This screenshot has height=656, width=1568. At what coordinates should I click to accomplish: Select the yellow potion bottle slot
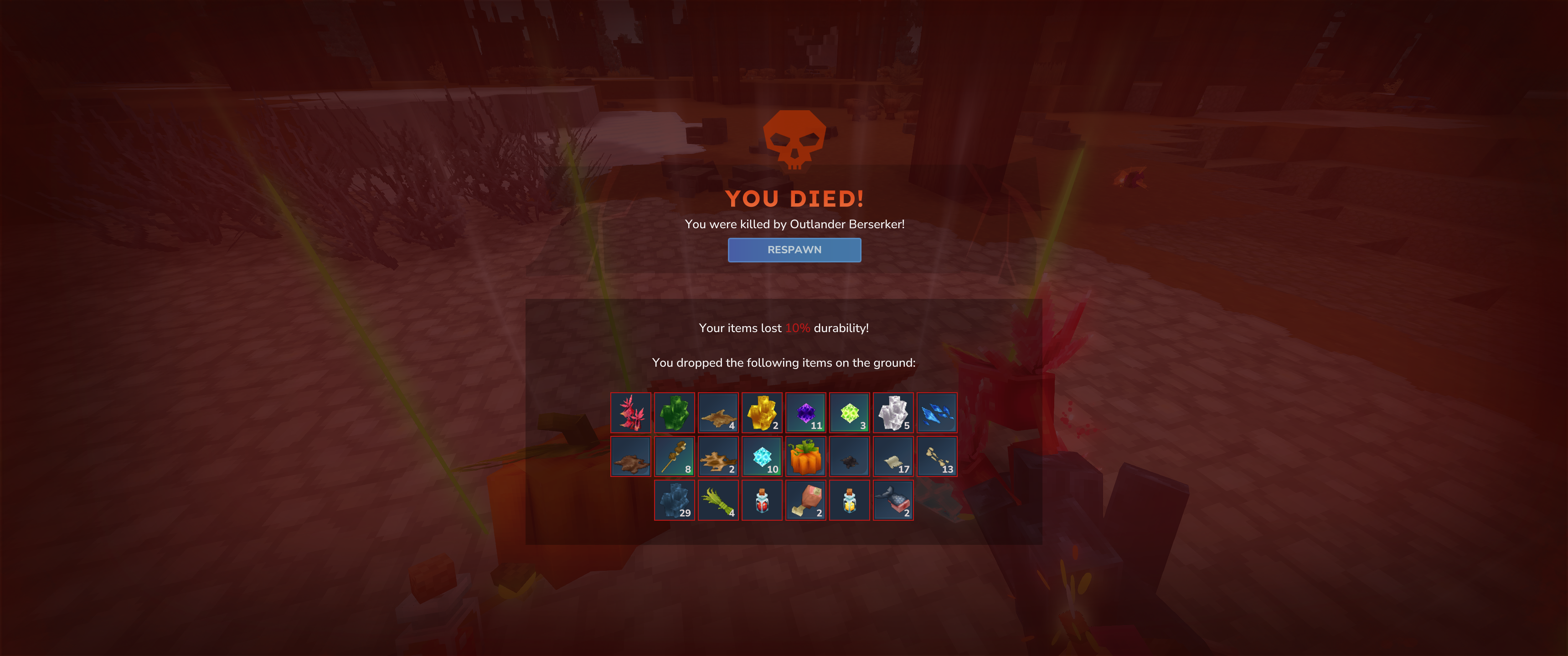point(849,500)
